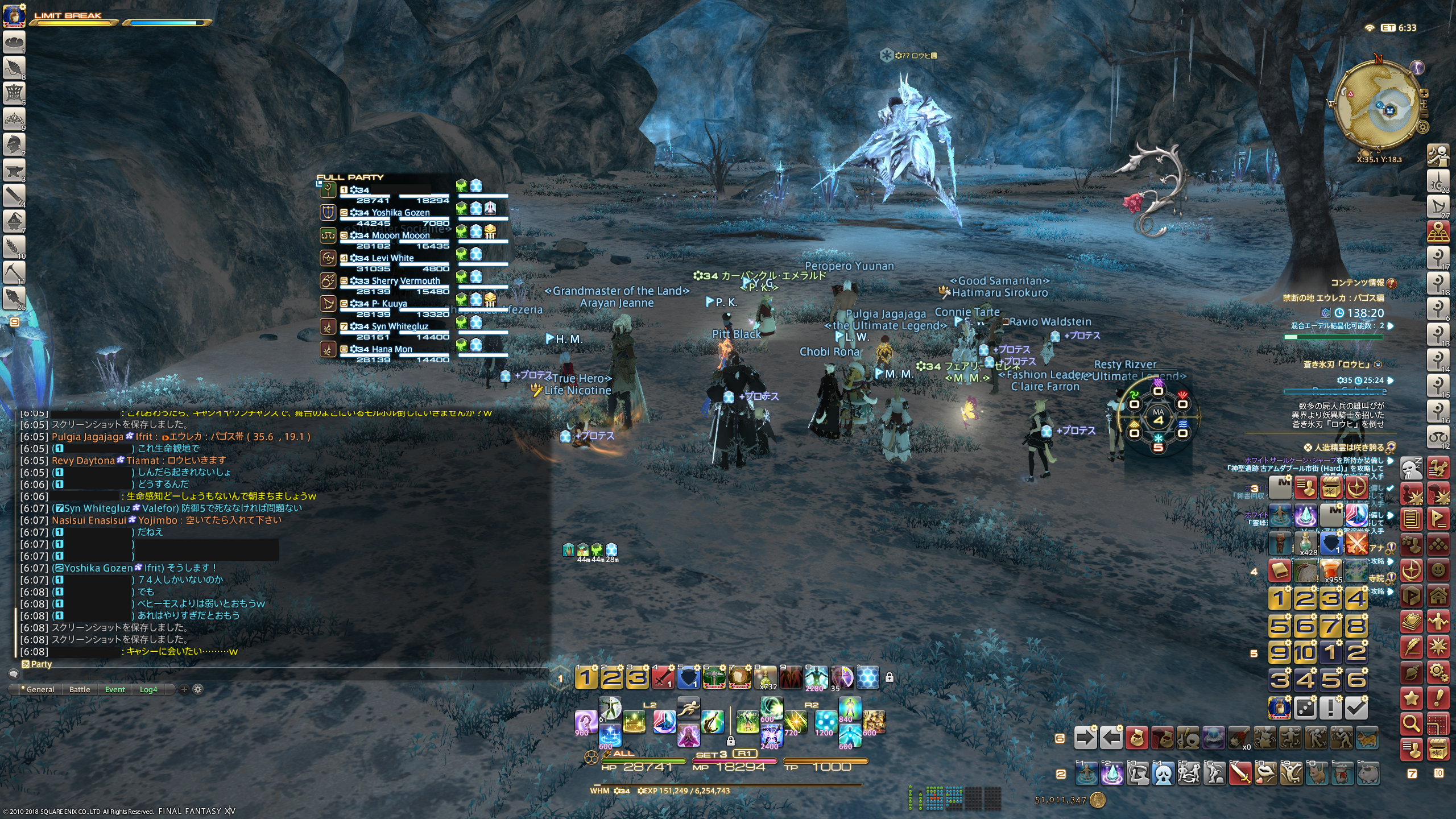Use the potion stack showing x732
This screenshot has width=1456, height=819.
tap(766, 677)
